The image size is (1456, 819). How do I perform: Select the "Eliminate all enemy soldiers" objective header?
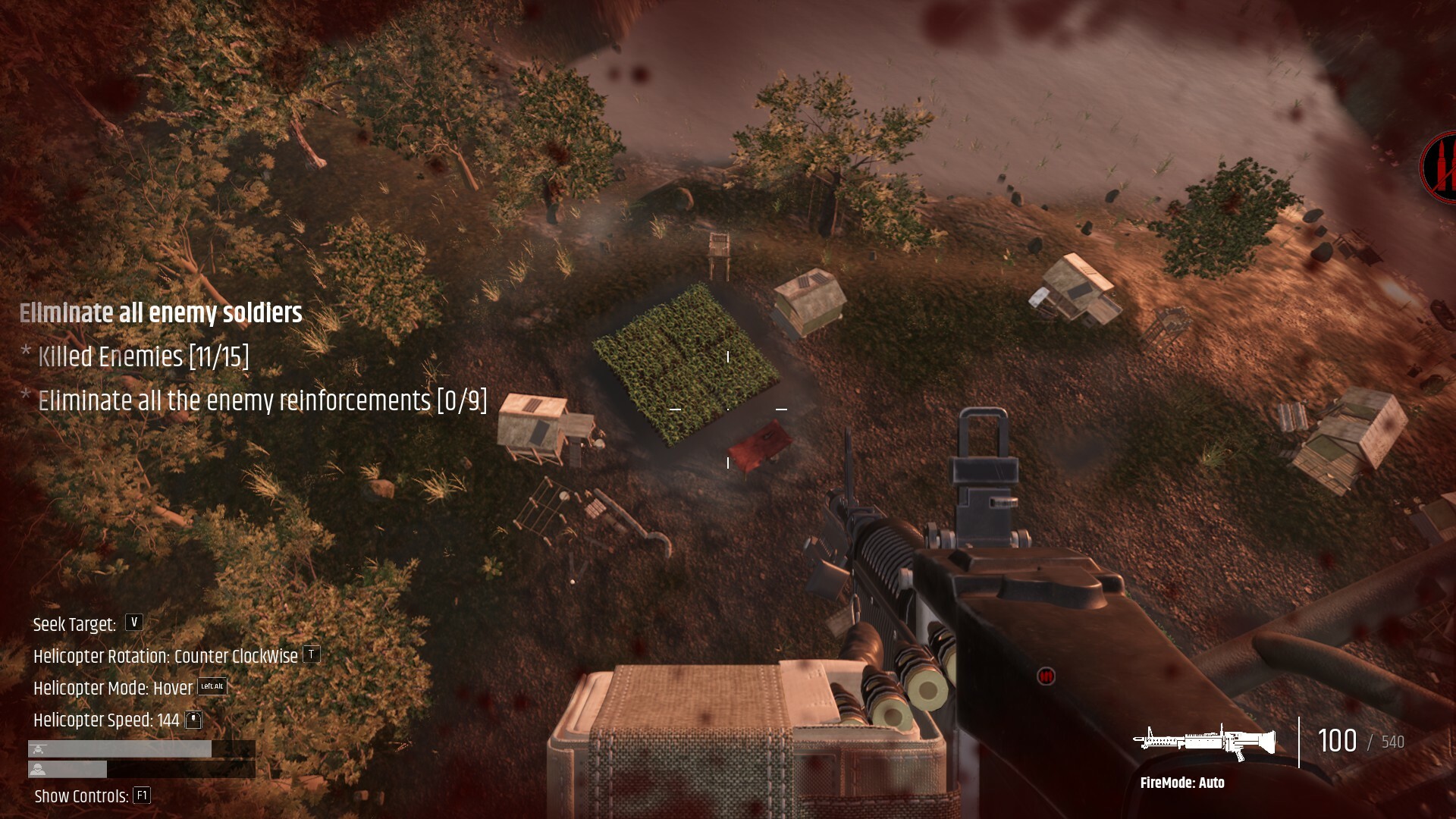(x=161, y=313)
